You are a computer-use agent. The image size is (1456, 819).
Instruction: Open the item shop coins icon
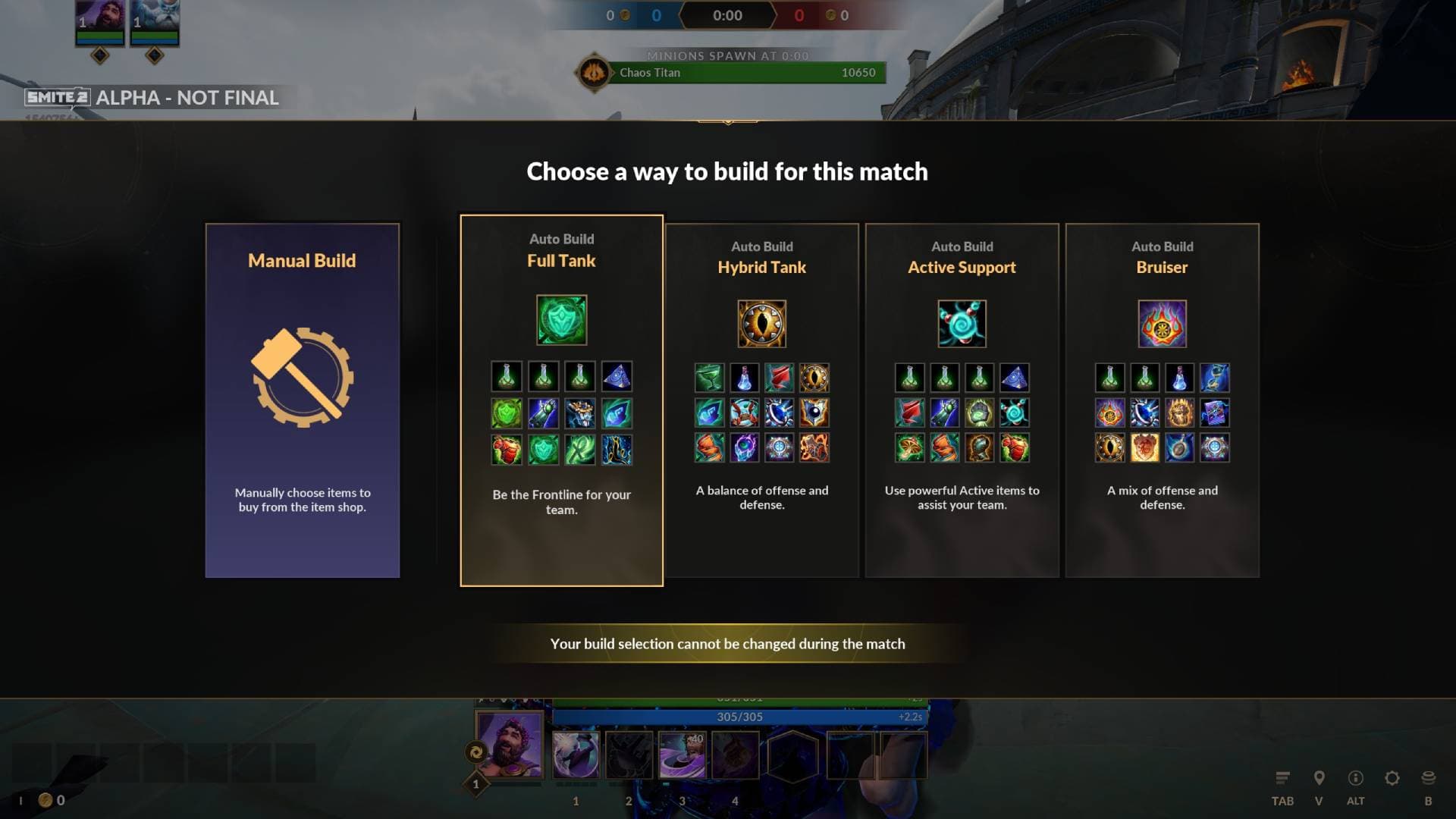pos(1428,779)
